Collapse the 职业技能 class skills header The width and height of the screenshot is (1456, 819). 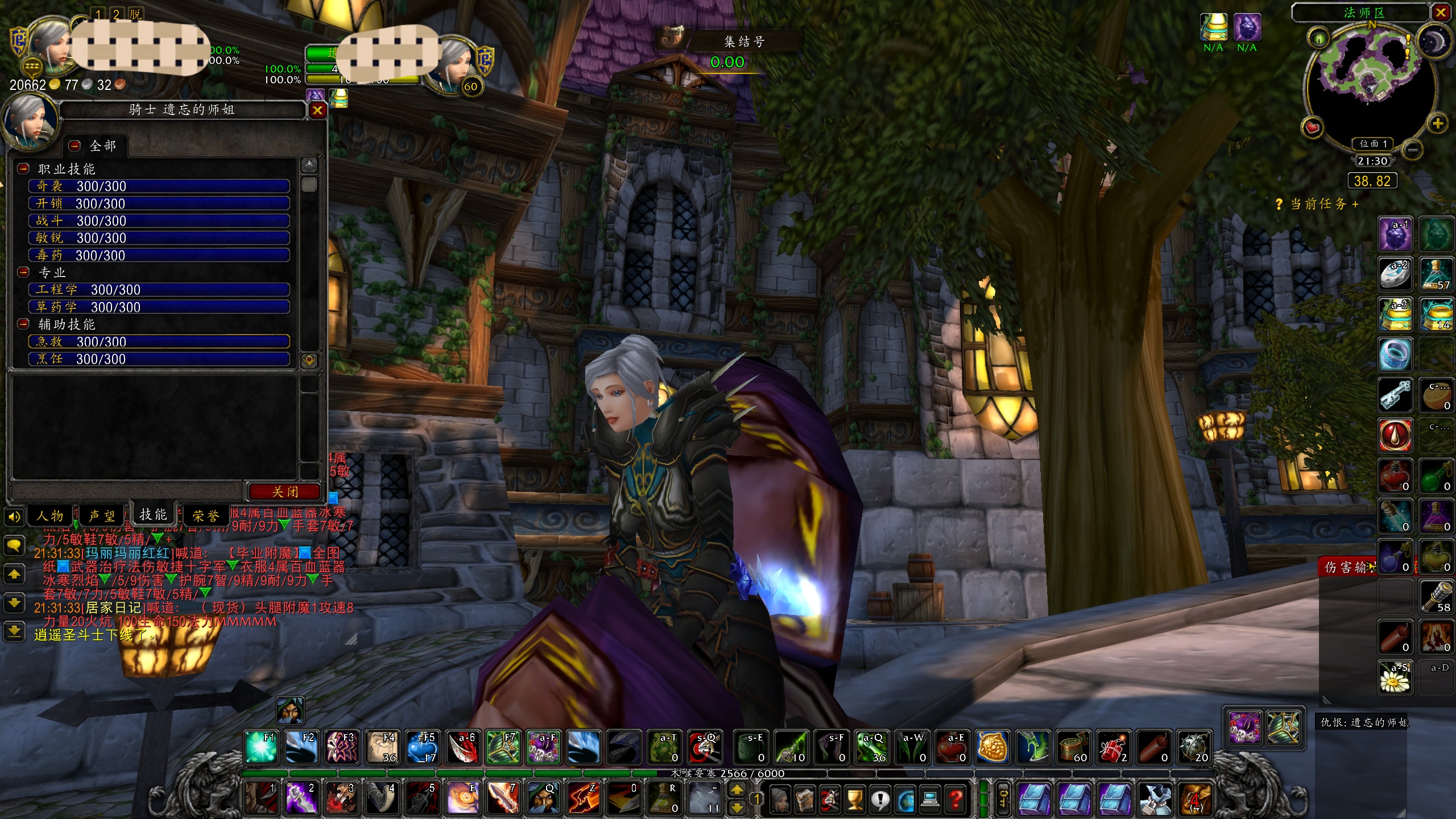(23, 169)
